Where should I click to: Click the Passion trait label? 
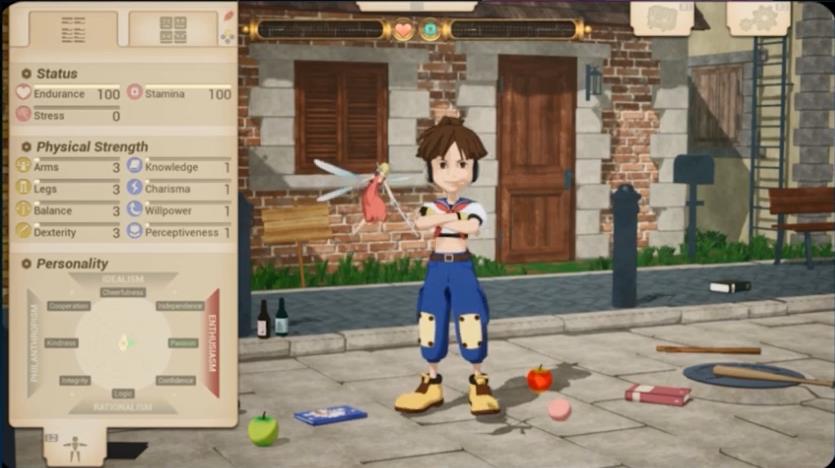coord(182,343)
